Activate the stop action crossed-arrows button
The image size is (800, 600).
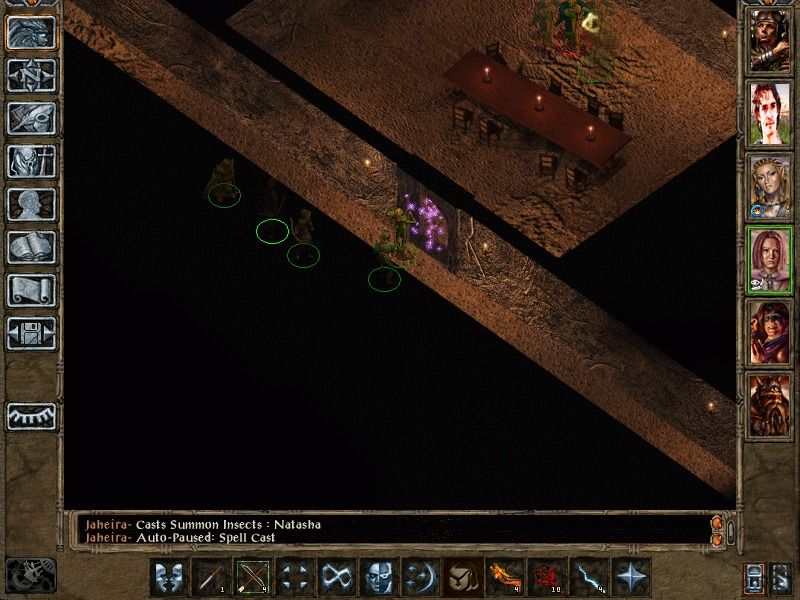pos(296,577)
